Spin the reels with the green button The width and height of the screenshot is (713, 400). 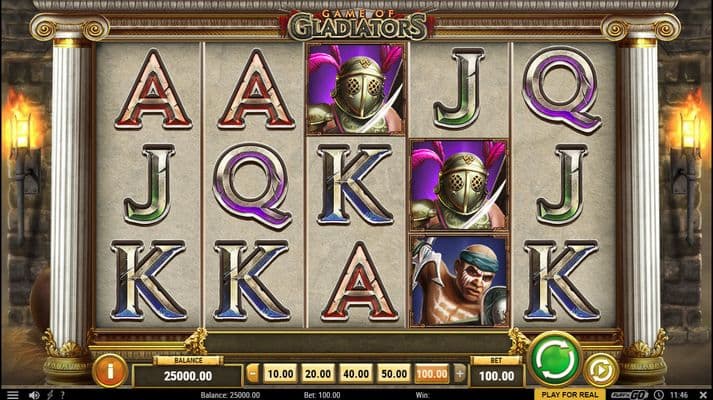tap(555, 359)
